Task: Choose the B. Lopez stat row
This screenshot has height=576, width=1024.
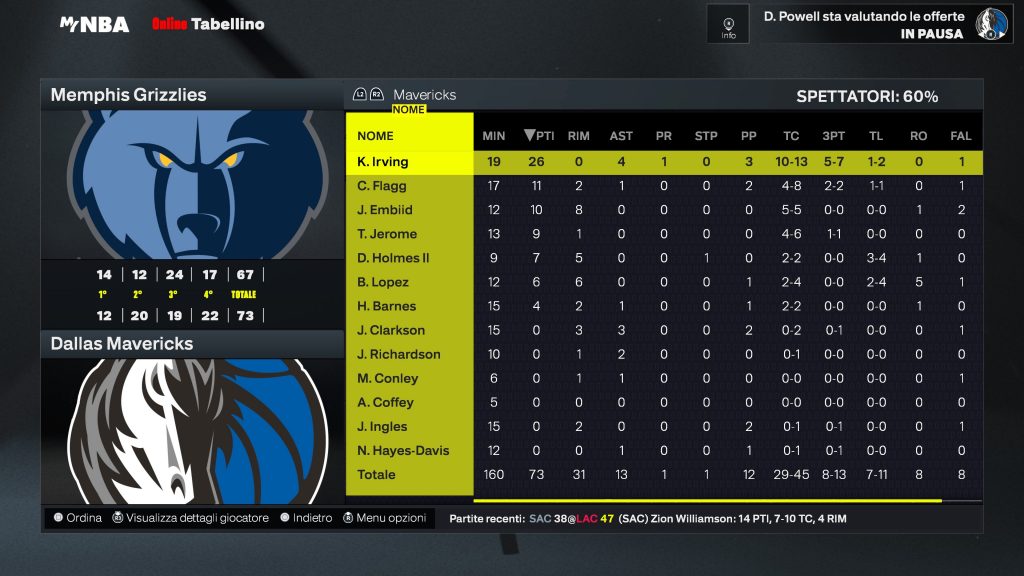Action: coord(383,282)
